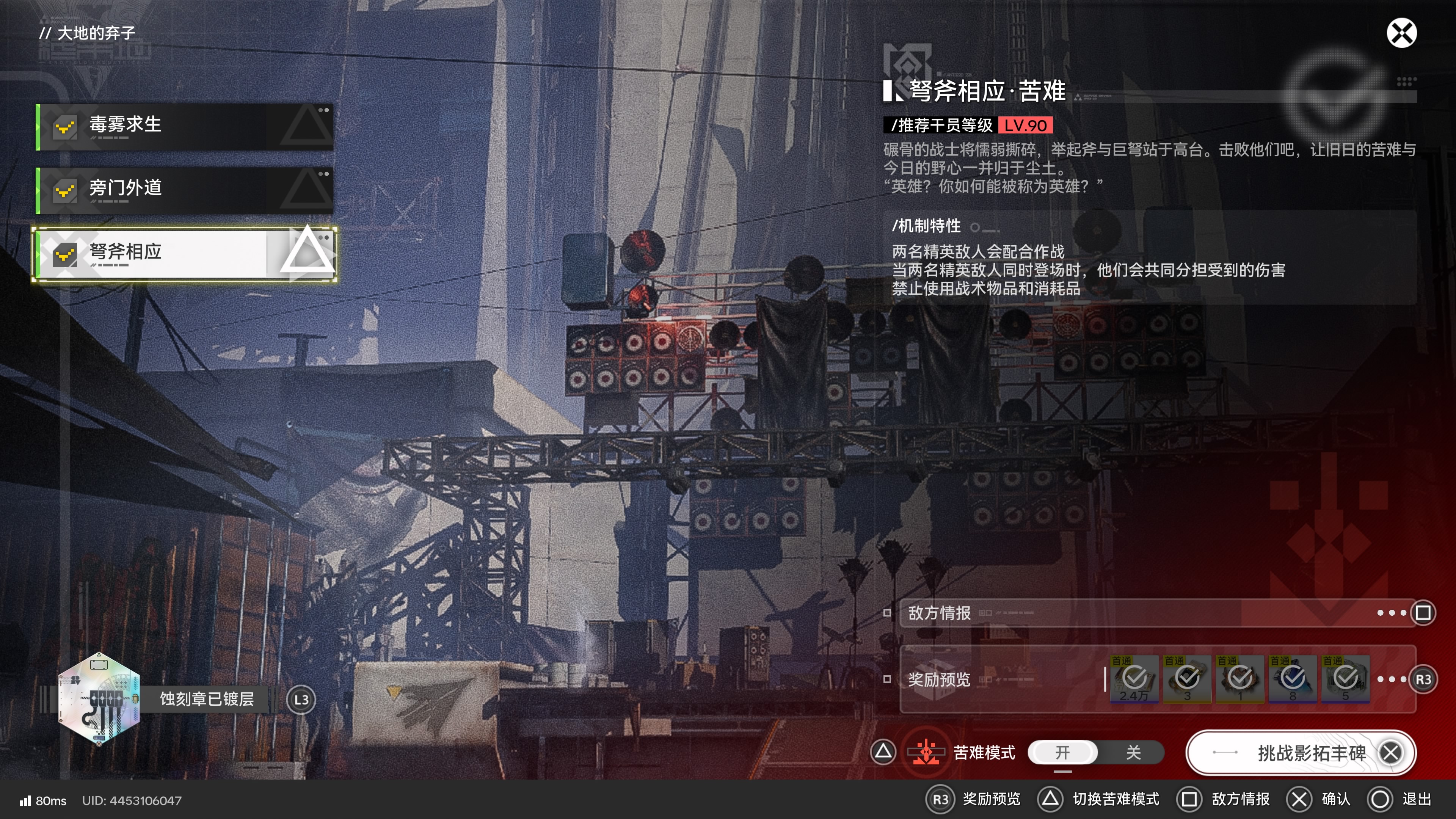Turn 苦难模式 off with 关
Viewport: 1456px width, 819px height.
pos(1133,752)
